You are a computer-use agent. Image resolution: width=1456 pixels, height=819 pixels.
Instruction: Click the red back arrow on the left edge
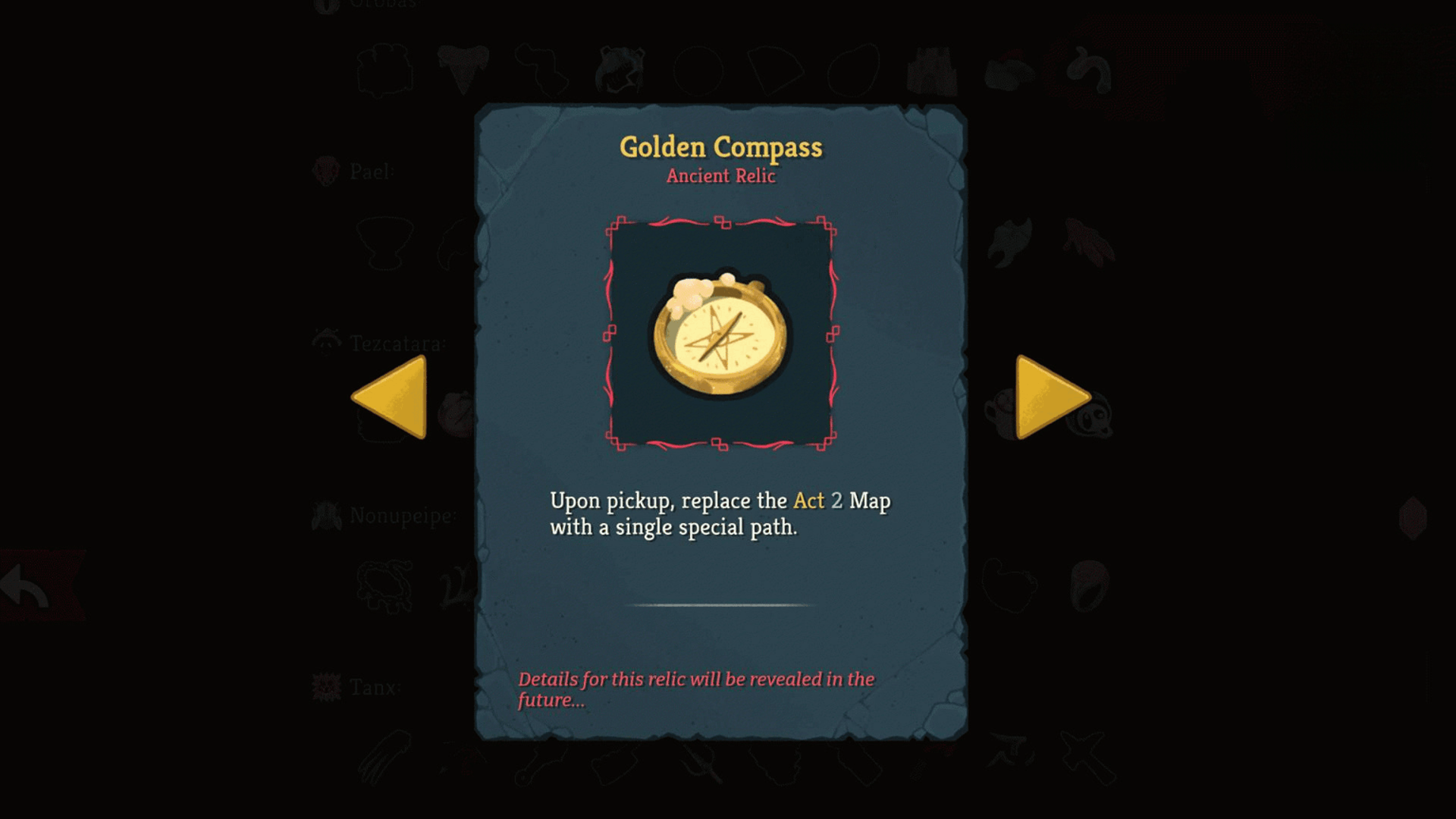point(21,584)
